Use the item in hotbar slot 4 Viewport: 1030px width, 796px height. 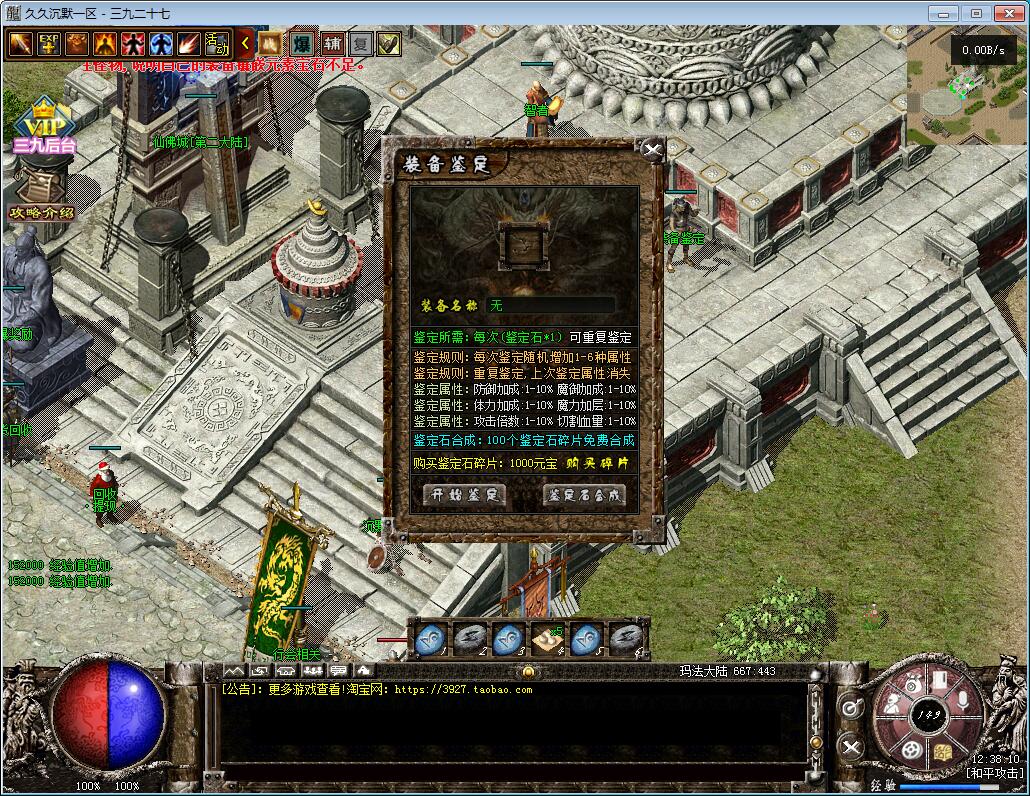point(547,638)
